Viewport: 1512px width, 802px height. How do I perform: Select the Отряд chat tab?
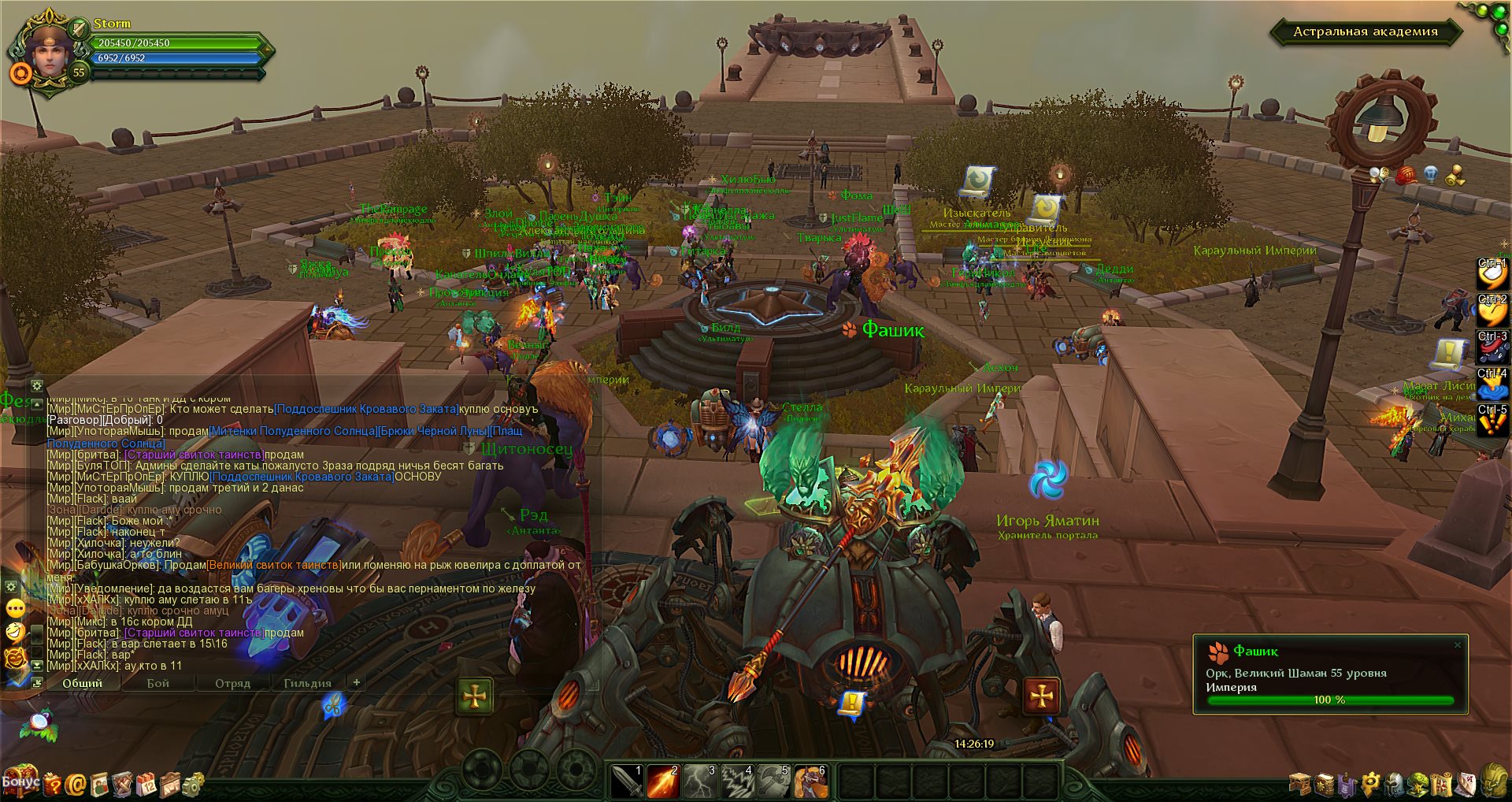click(x=232, y=683)
